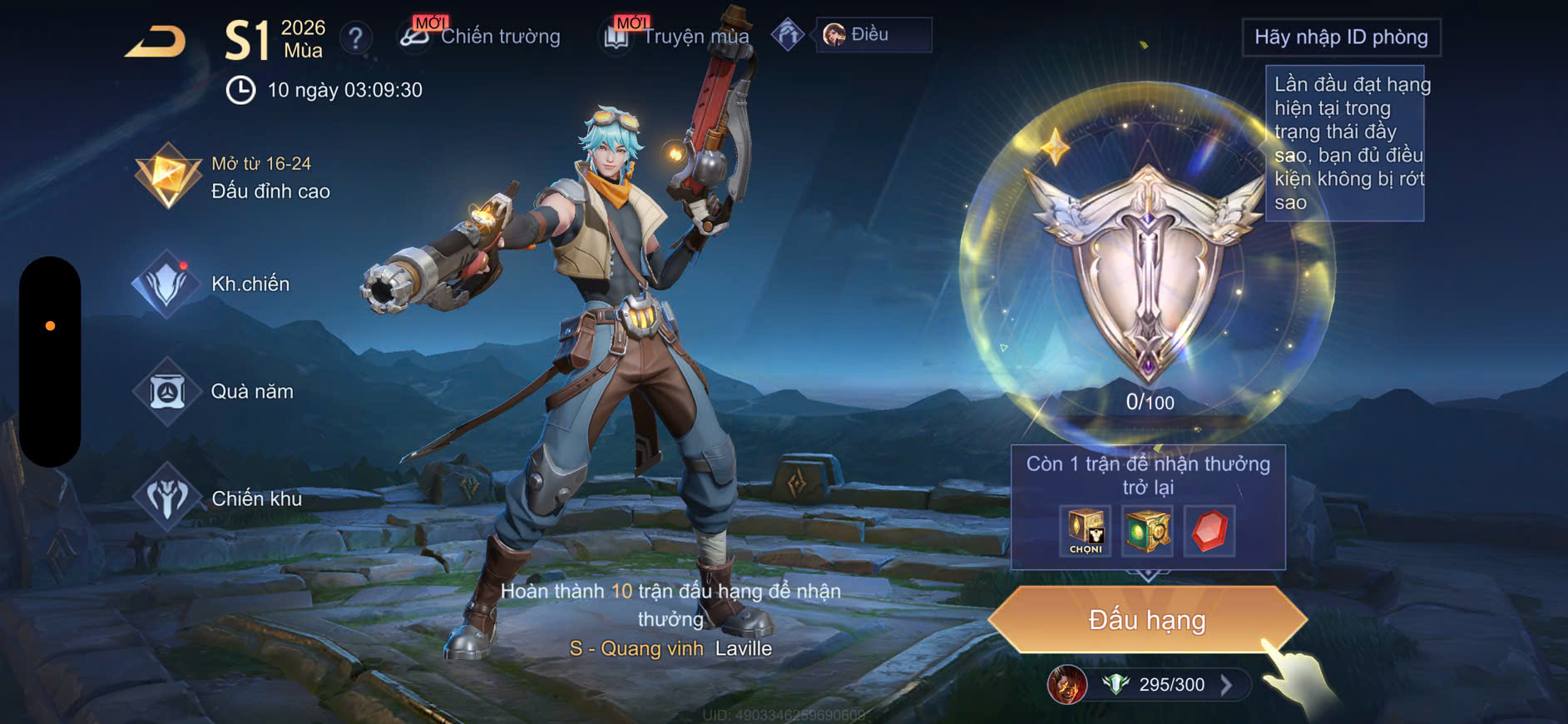This screenshot has height=724, width=1568.
Task: Open the 295/300 credibility score bar
Action: click(1170, 685)
